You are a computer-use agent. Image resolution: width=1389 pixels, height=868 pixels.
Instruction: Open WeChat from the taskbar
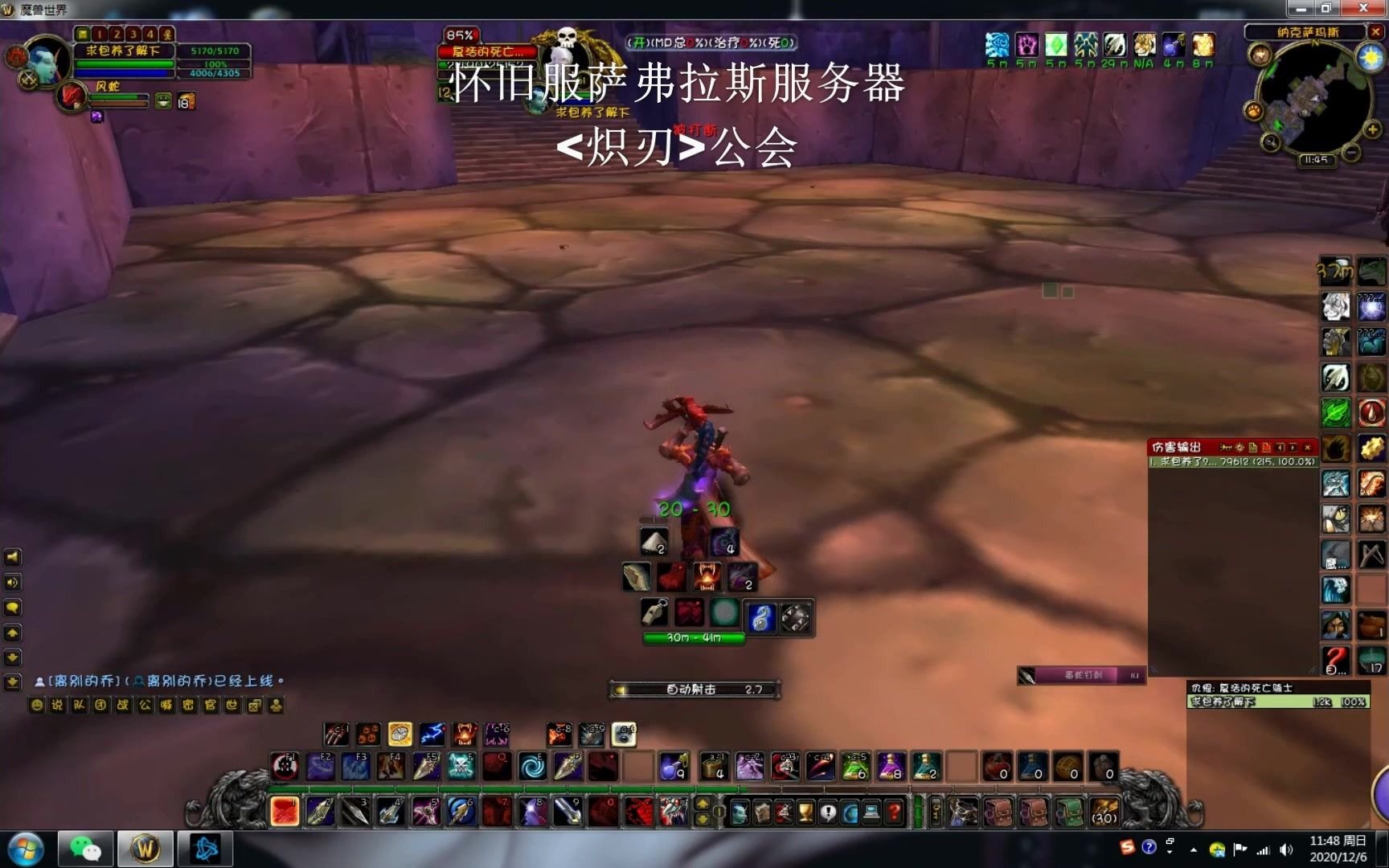click(x=84, y=847)
